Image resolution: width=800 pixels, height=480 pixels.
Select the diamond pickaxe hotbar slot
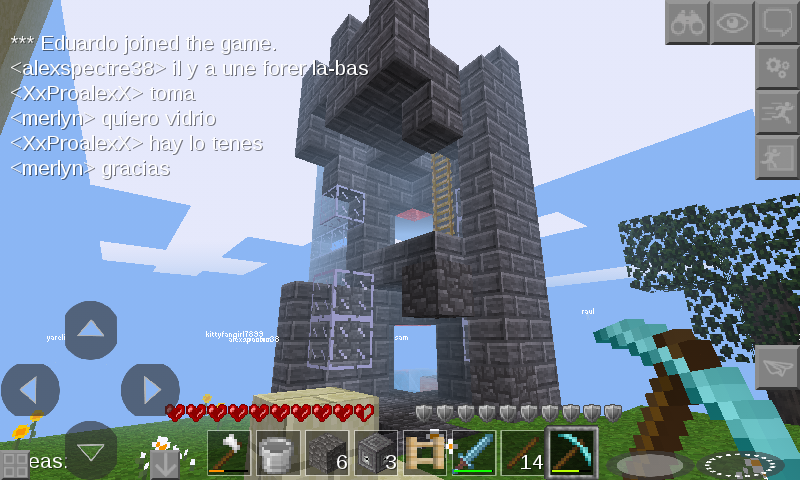pos(574,452)
